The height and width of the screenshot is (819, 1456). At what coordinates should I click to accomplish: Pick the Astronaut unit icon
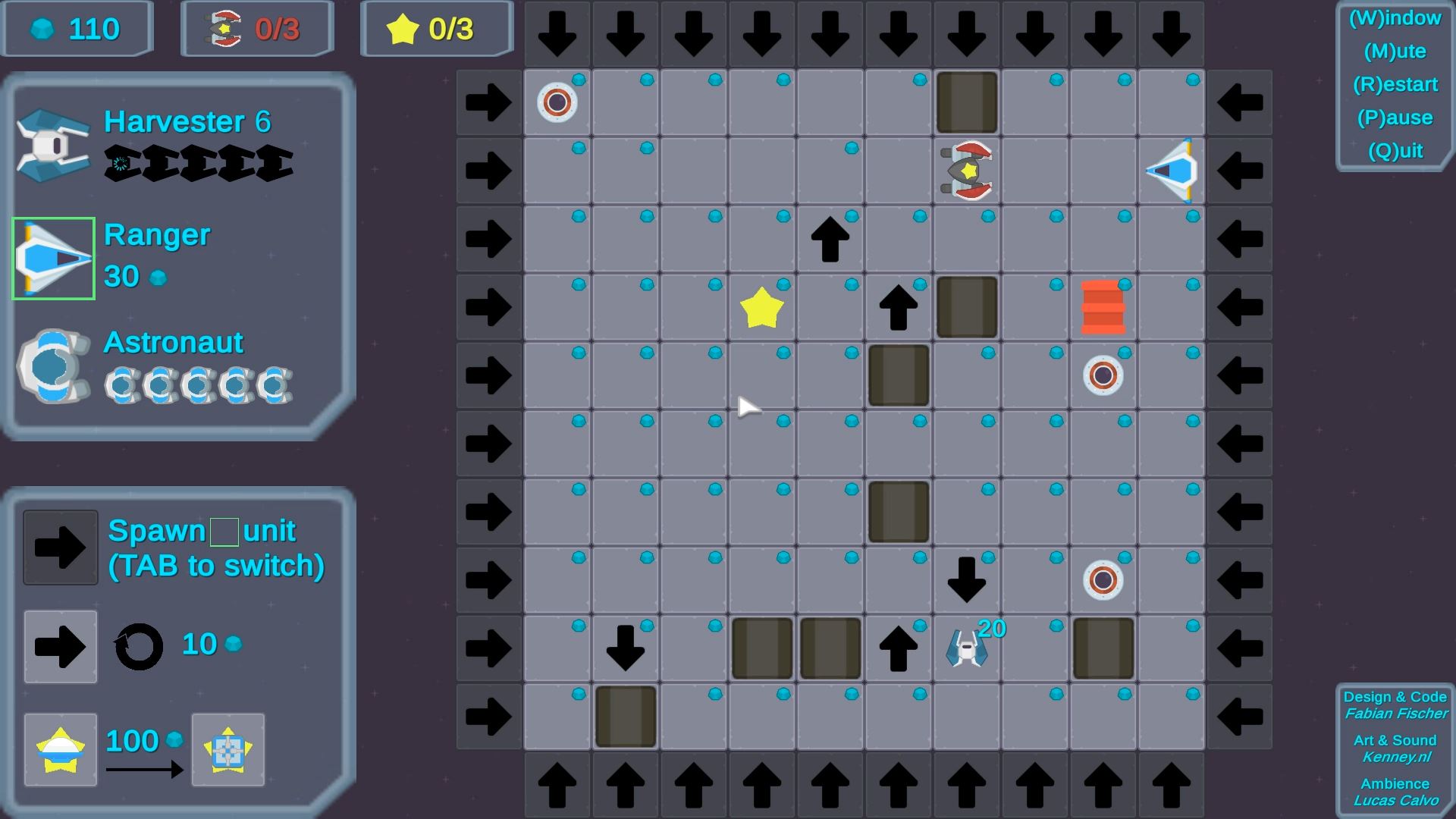(53, 366)
